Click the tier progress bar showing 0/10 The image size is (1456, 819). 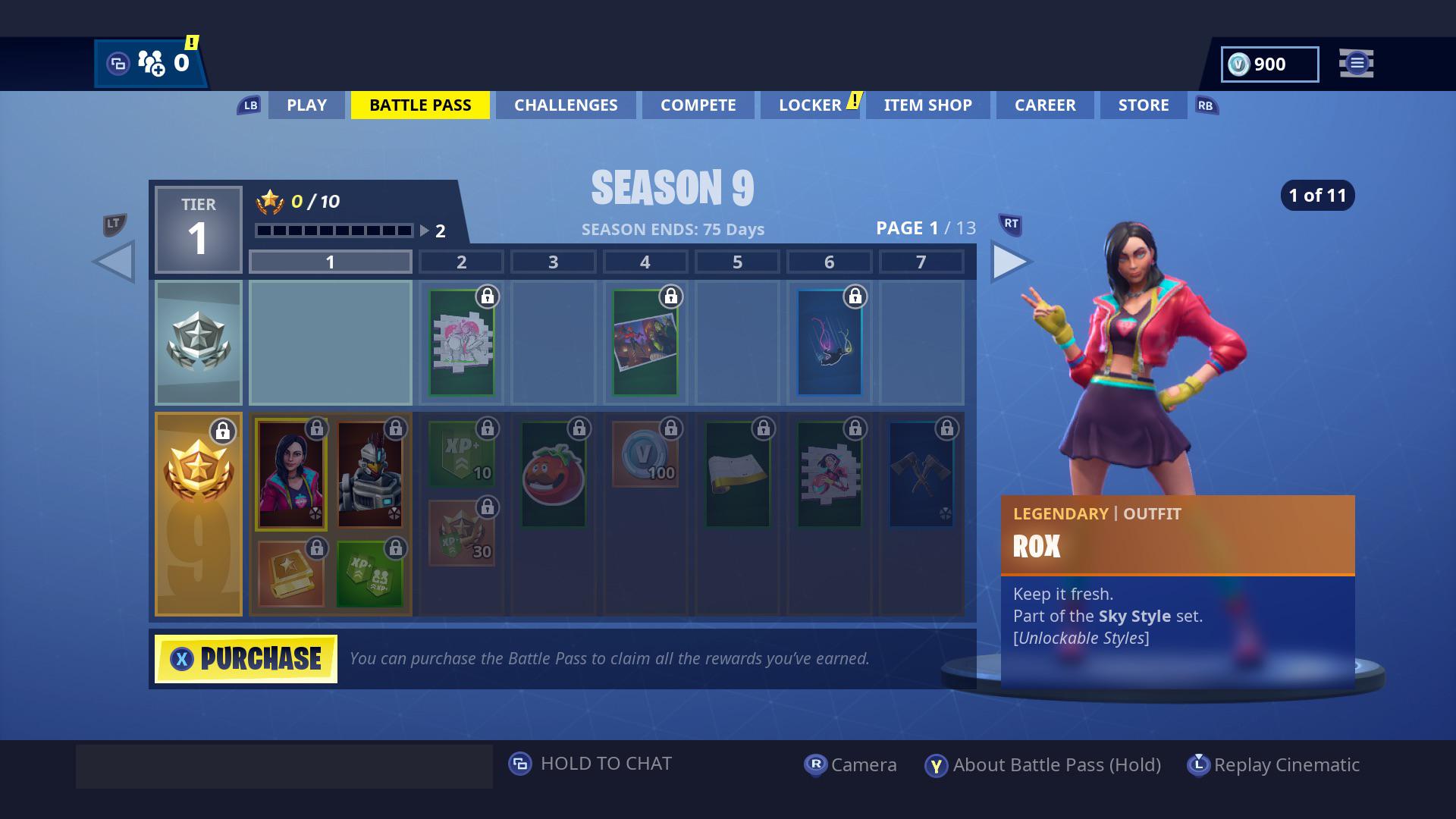click(334, 229)
